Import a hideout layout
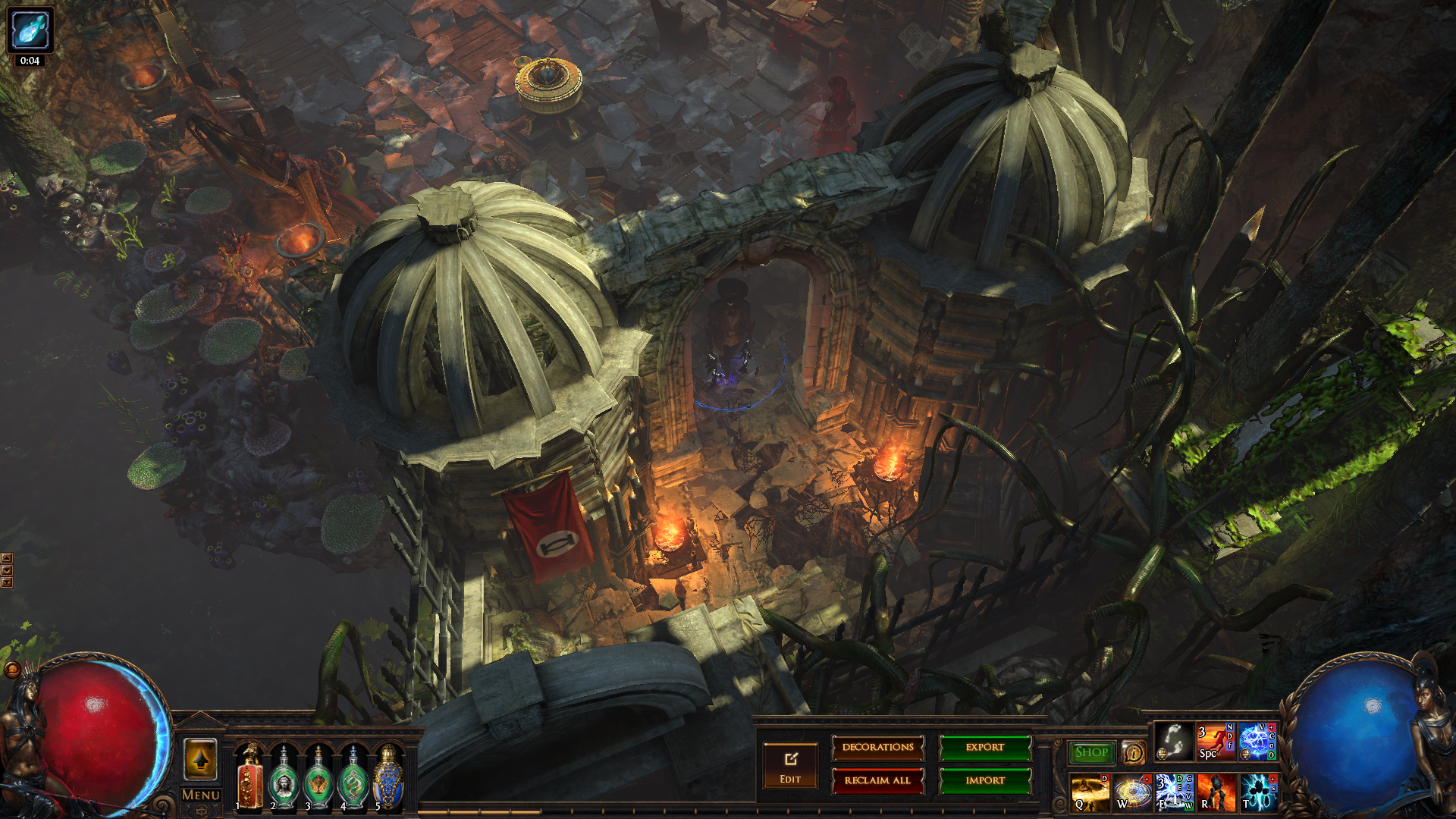 (x=985, y=780)
